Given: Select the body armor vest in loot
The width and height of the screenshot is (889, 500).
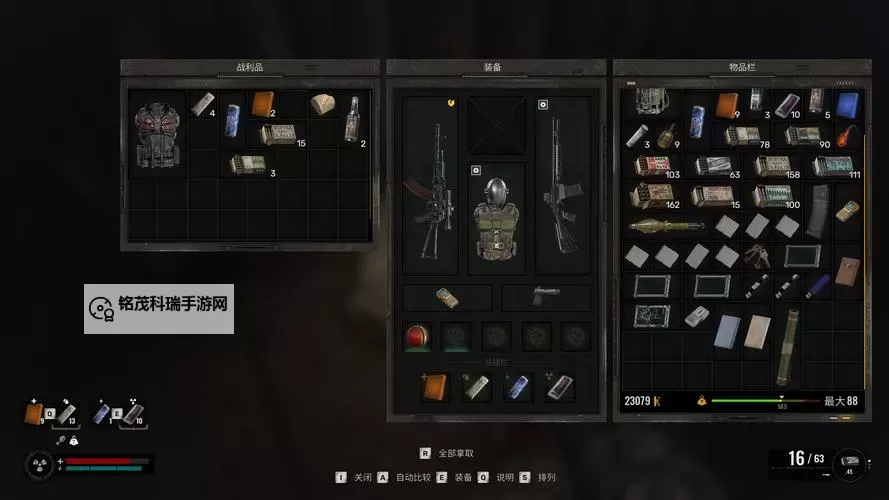Looking at the screenshot, I should [x=157, y=135].
